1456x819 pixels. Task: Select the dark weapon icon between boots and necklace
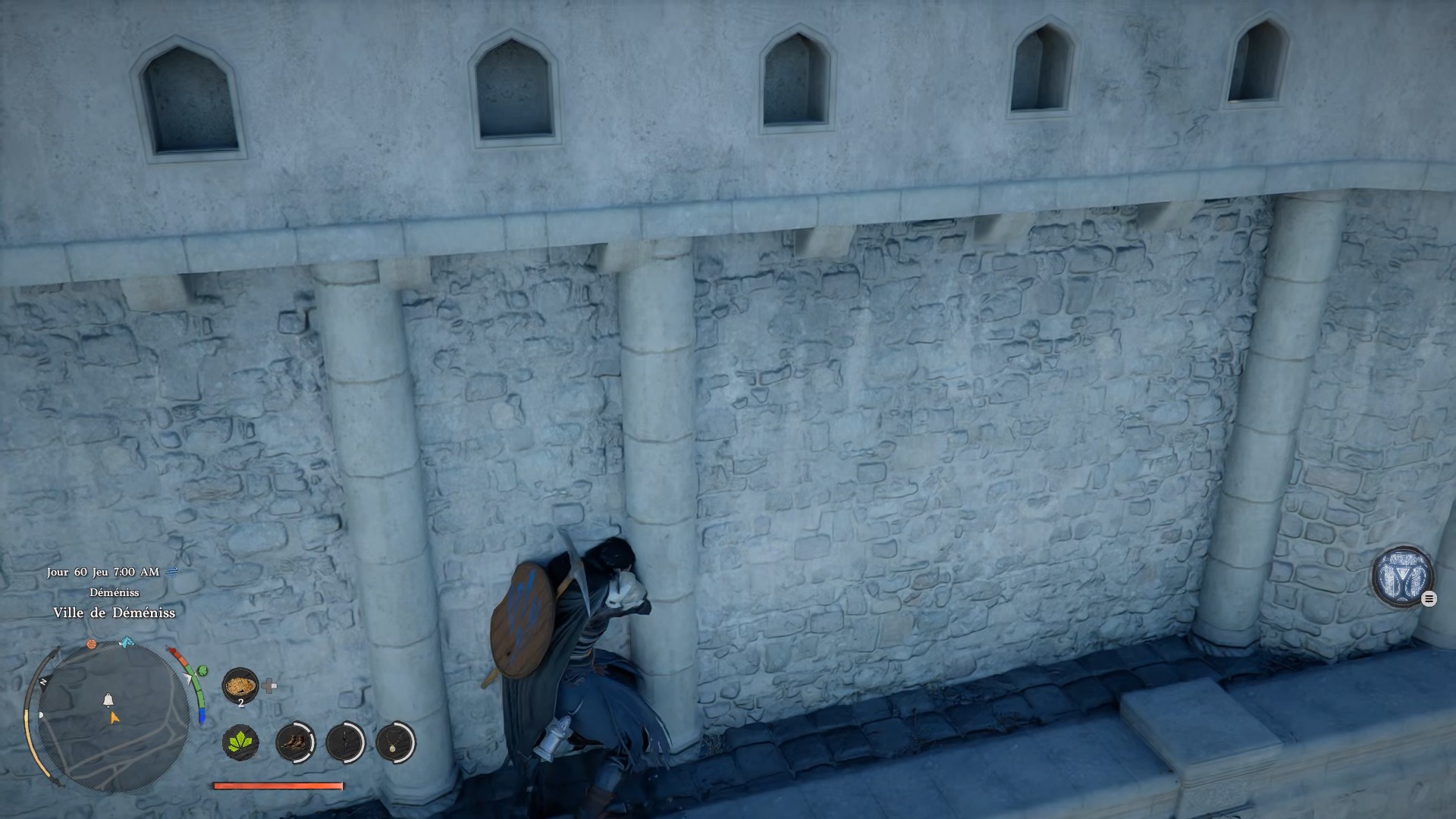coord(345,742)
